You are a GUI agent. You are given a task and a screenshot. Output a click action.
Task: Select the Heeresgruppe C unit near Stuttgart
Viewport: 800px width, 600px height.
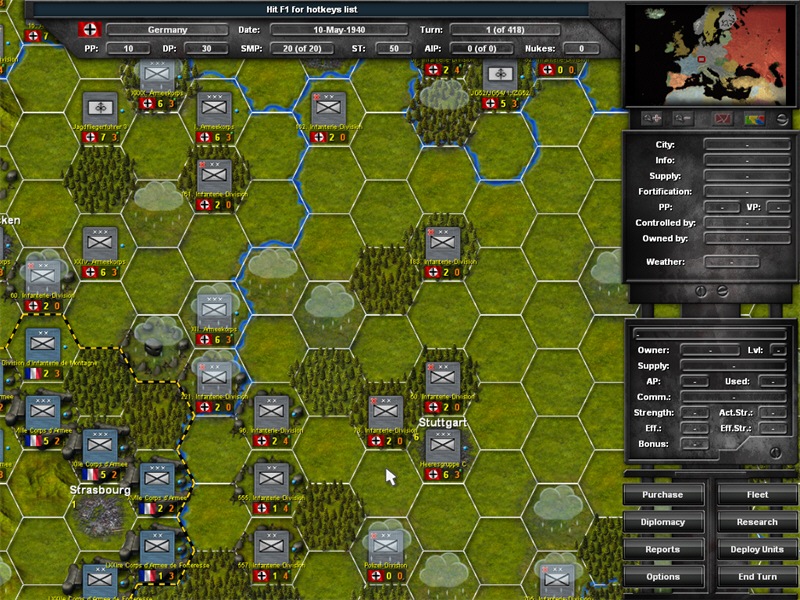pos(442,445)
